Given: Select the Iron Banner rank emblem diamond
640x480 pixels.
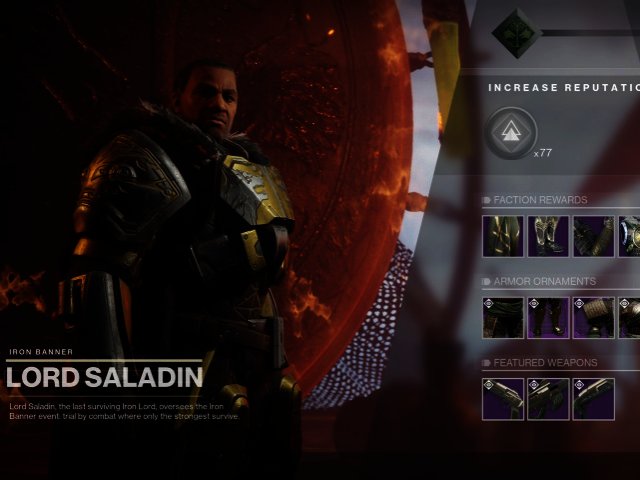Looking at the screenshot, I should coord(516,32).
